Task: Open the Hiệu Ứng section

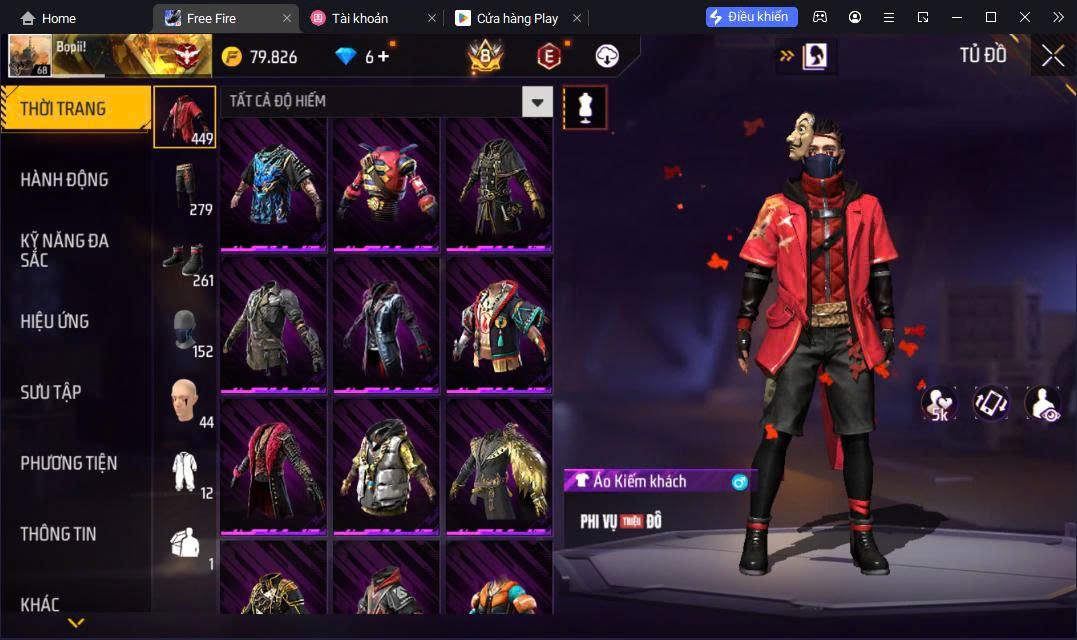Action: [55, 321]
